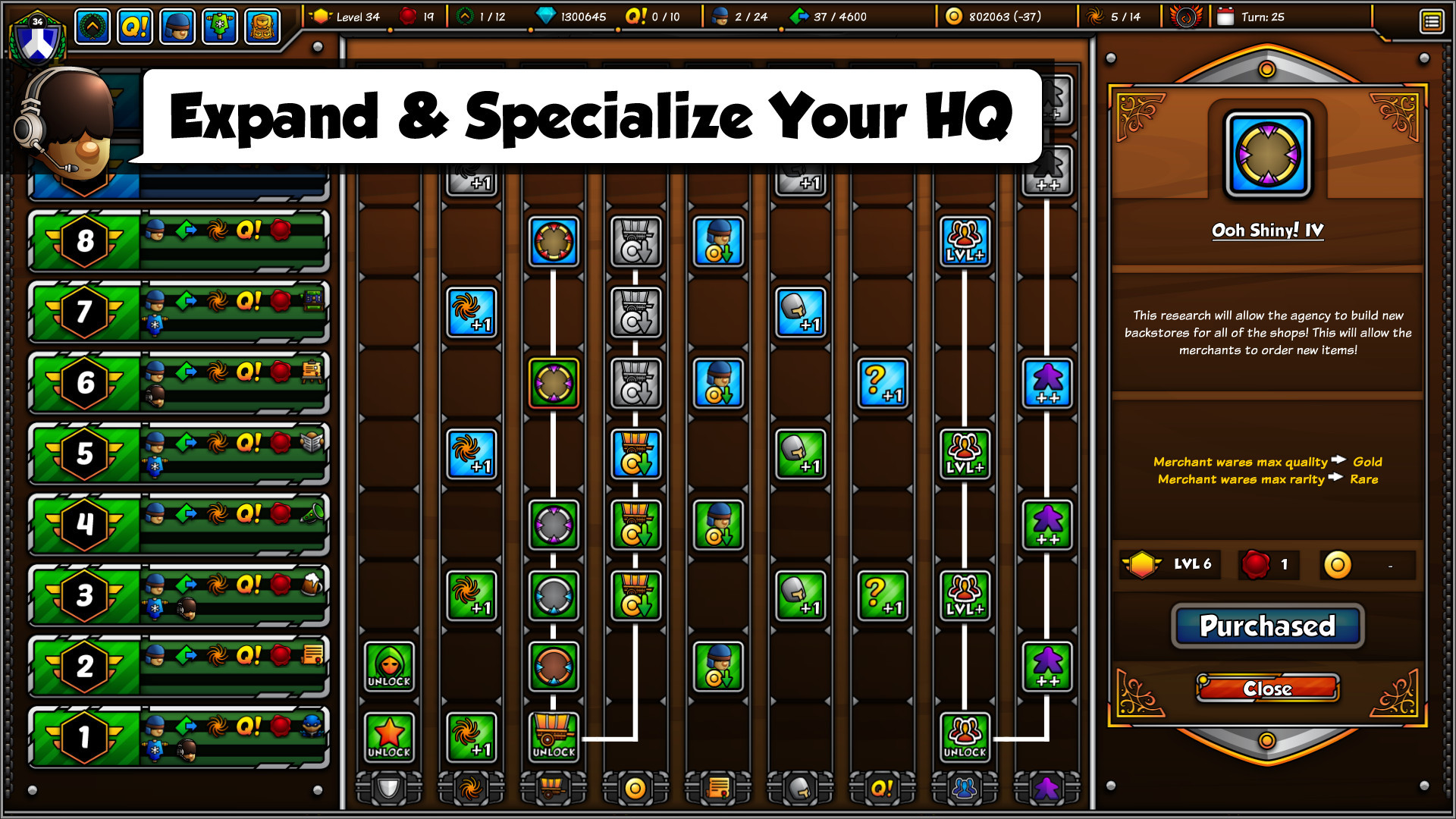This screenshot has width=1456, height=819.
Task: Toggle the hooded figure UNLOCK node
Action: tap(389, 667)
